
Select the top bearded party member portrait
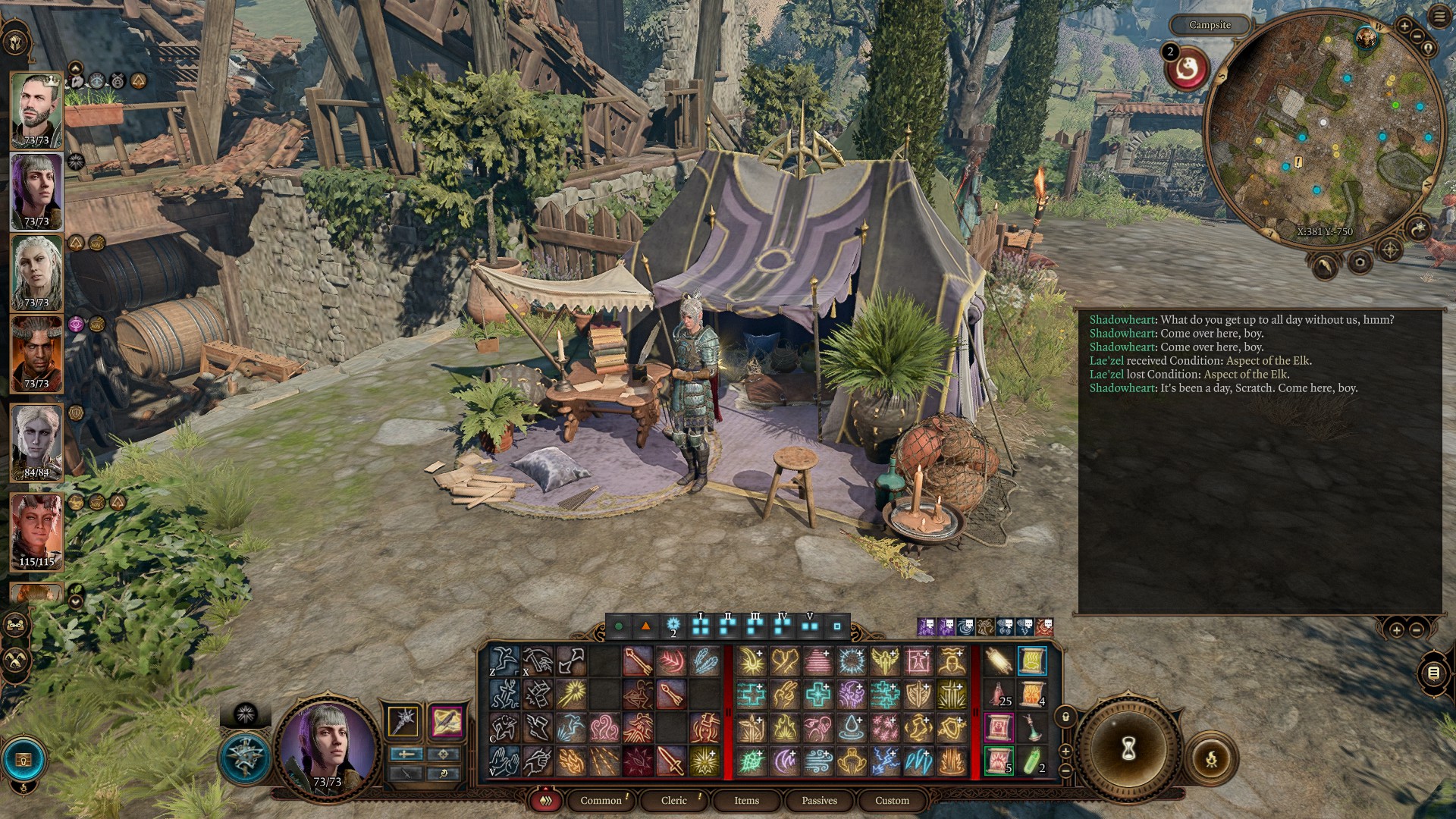point(36,110)
